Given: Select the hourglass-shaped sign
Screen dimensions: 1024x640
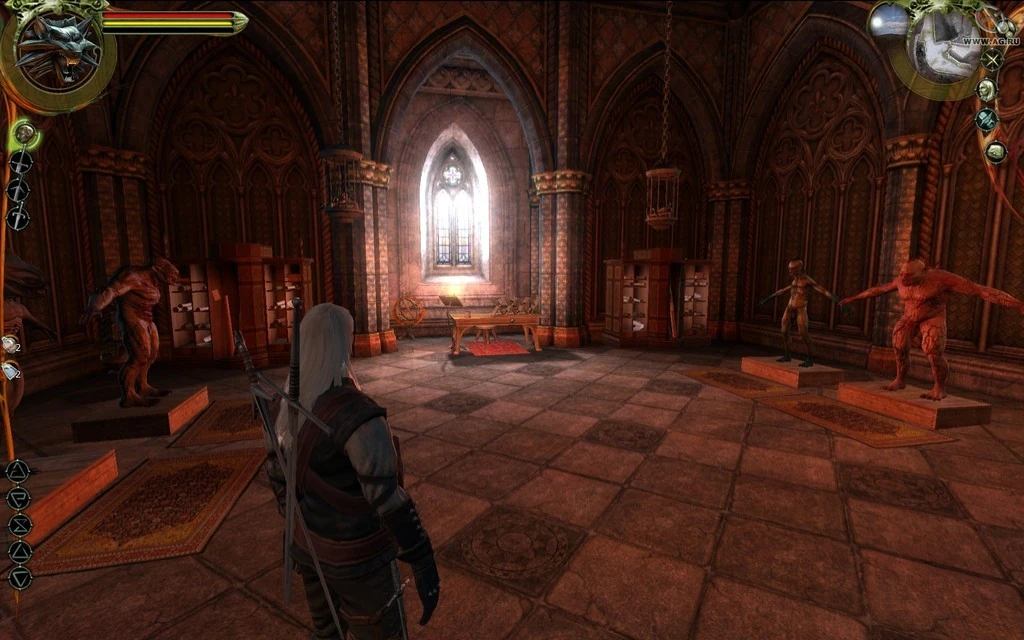Looking at the screenshot, I should click(x=19, y=525).
